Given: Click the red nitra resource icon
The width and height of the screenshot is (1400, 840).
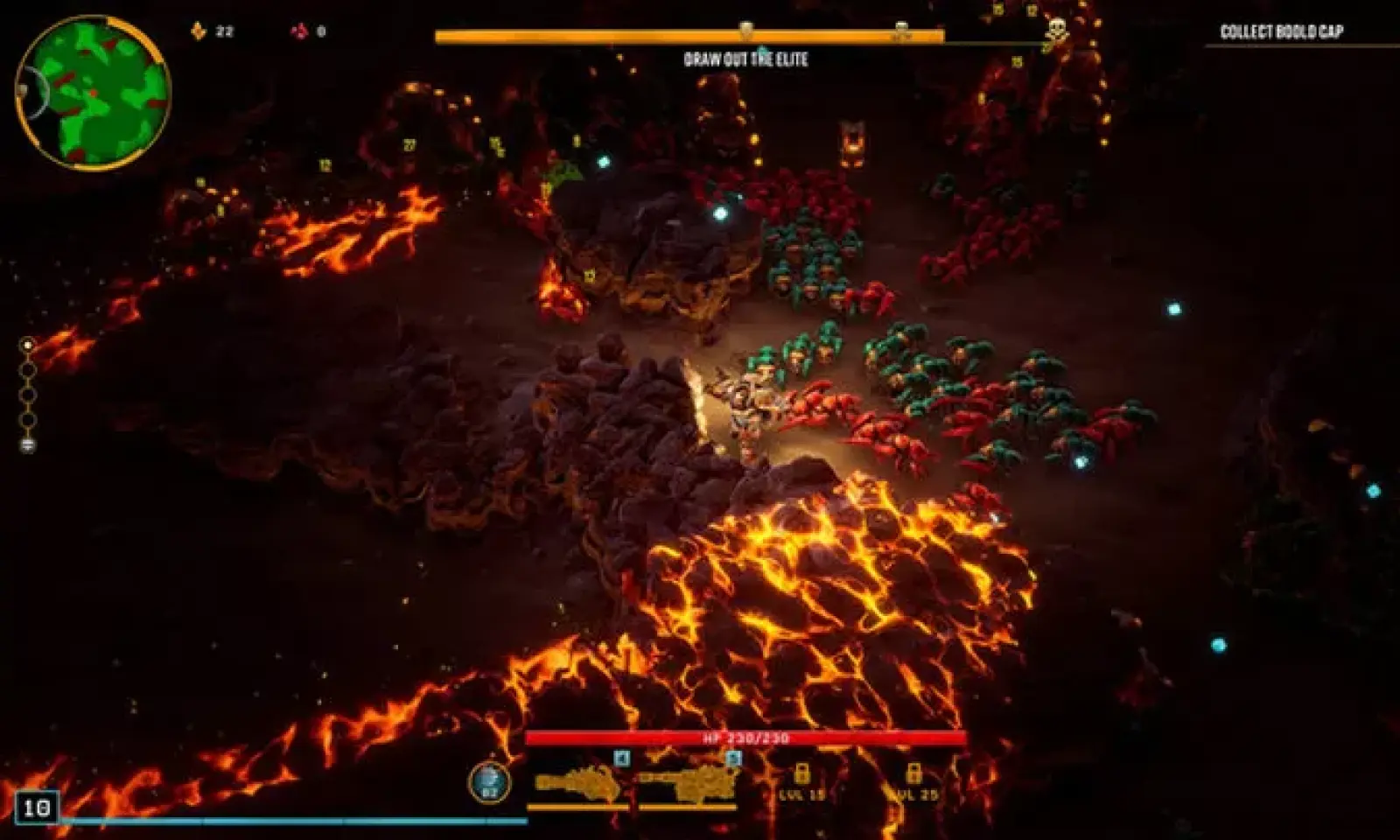Looking at the screenshot, I should [x=299, y=31].
